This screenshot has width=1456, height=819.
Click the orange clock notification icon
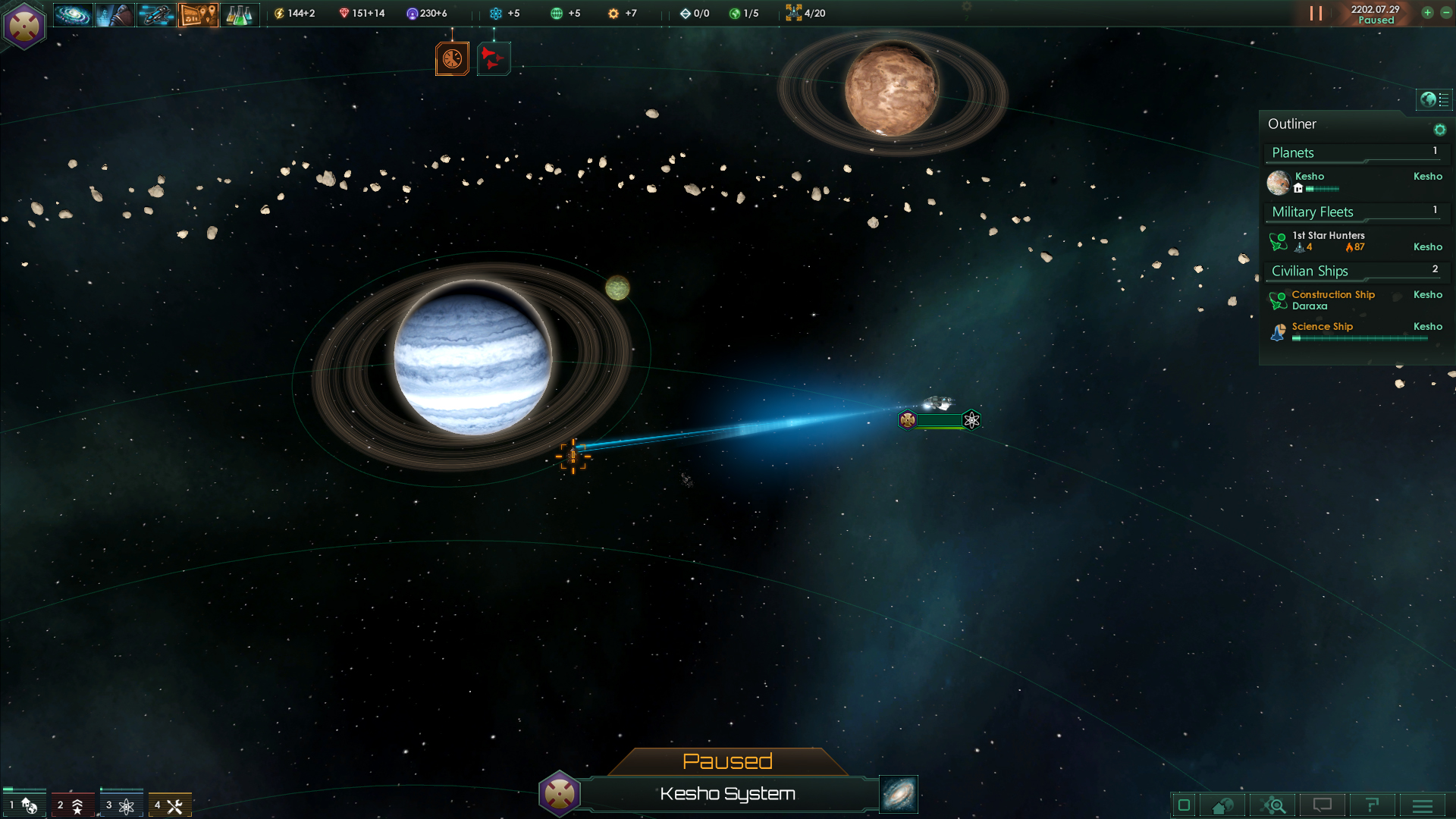click(452, 59)
